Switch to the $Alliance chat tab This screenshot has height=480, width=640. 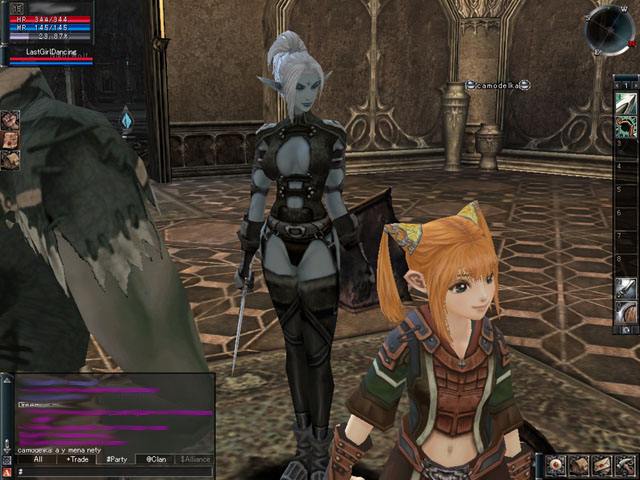[x=195, y=459]
